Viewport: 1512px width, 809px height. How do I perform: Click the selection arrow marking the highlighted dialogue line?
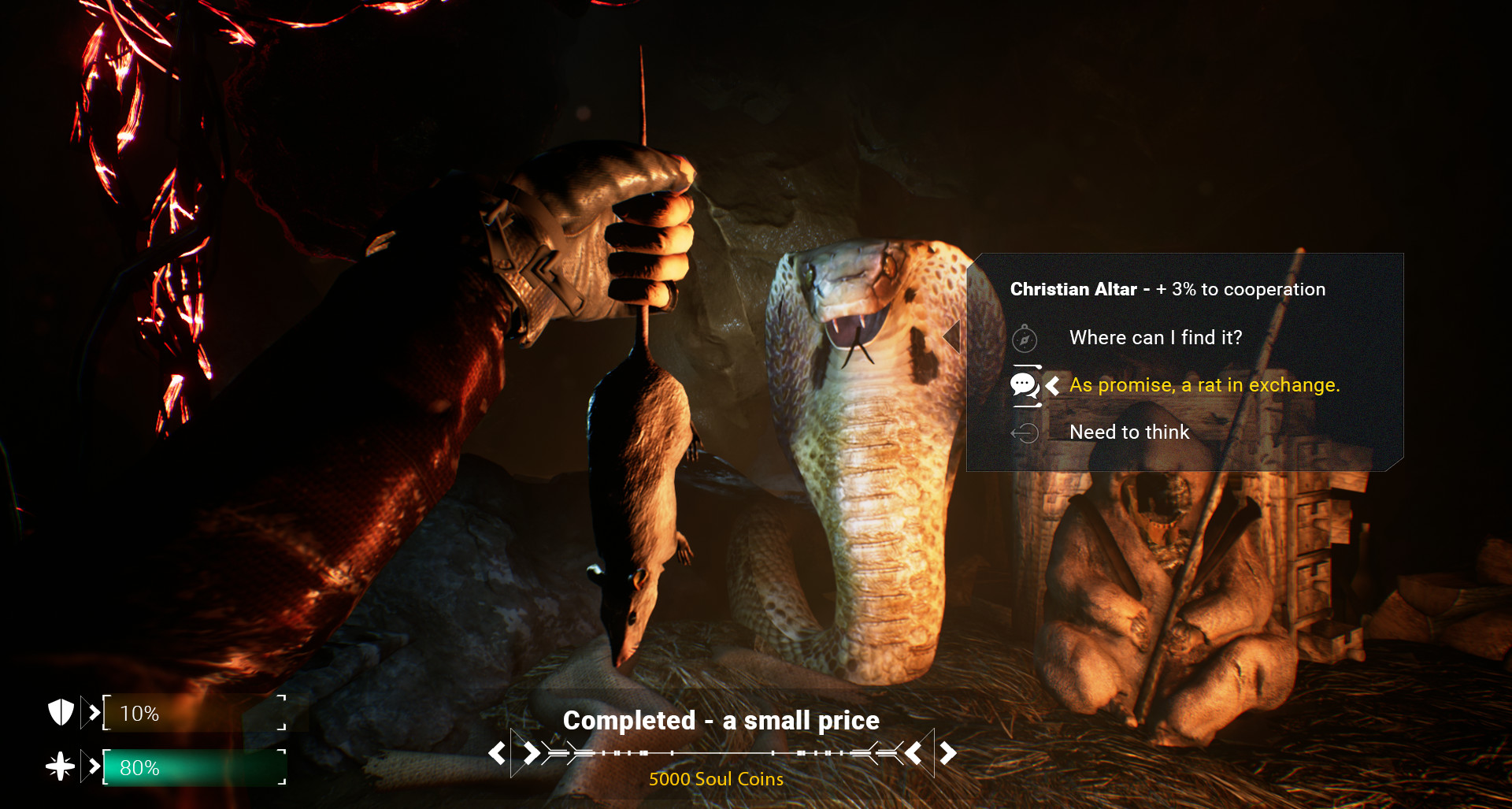tap(1053, 385)
